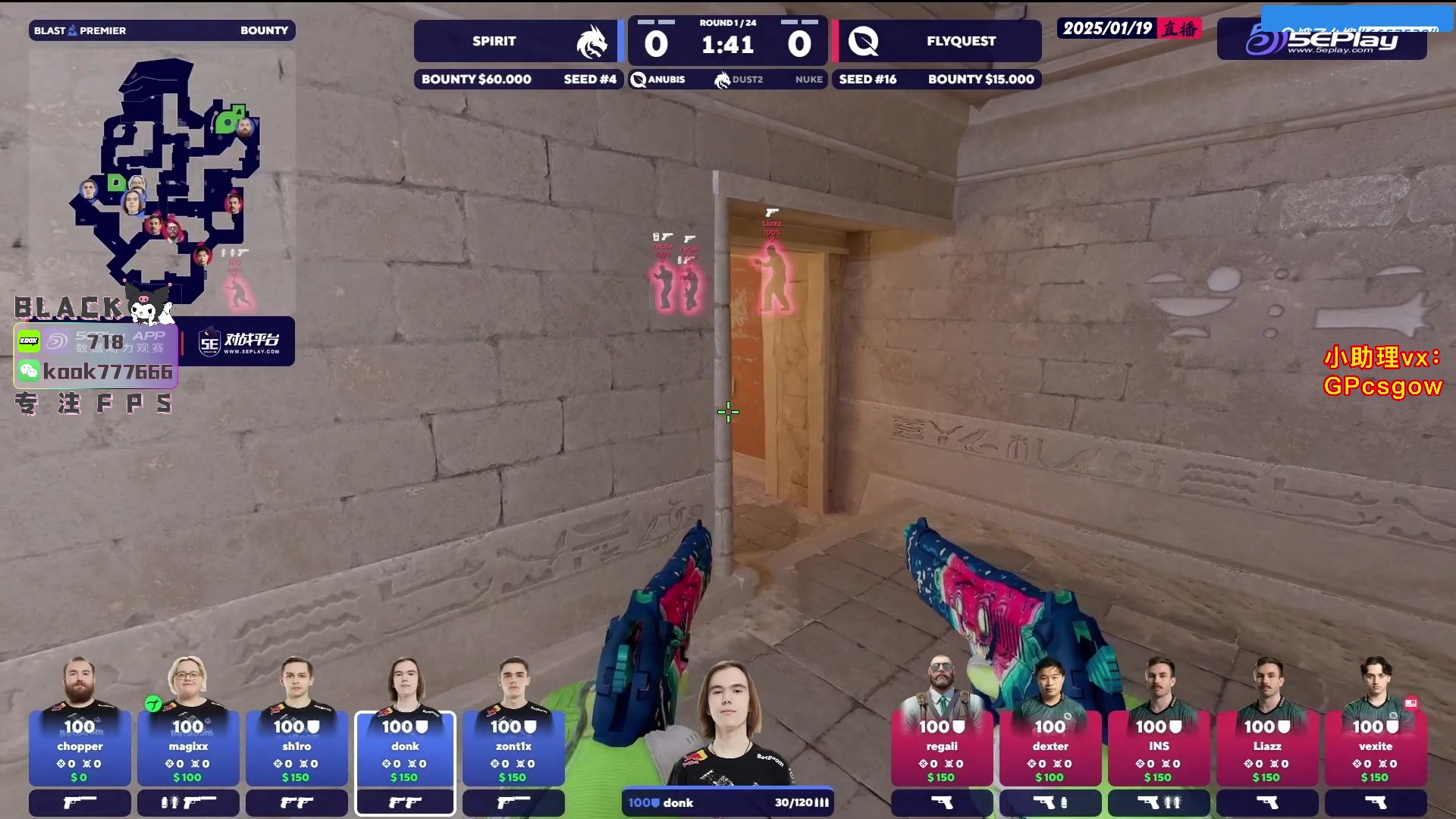1456x819 pixels.
Task: Select chopper's player card
Action: (80, 748)
